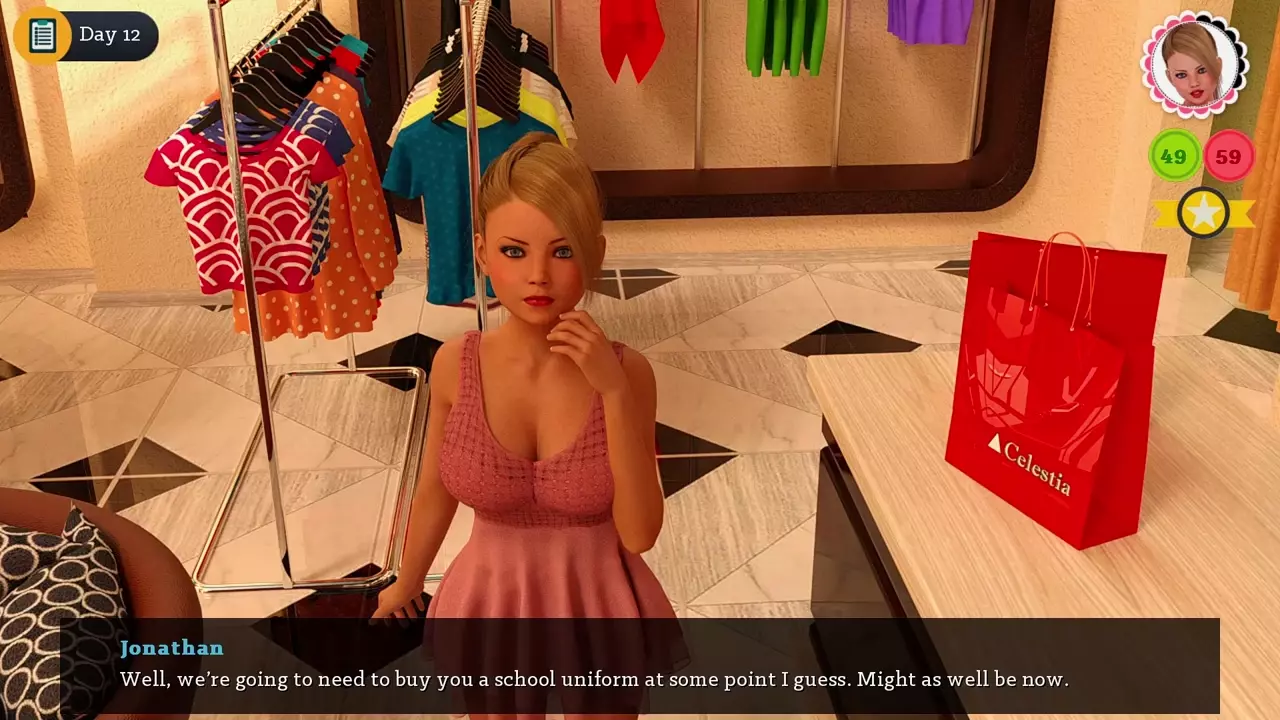Click the blonde character portrait
Screen dimensions: 1280x720
coord(1194,65)
